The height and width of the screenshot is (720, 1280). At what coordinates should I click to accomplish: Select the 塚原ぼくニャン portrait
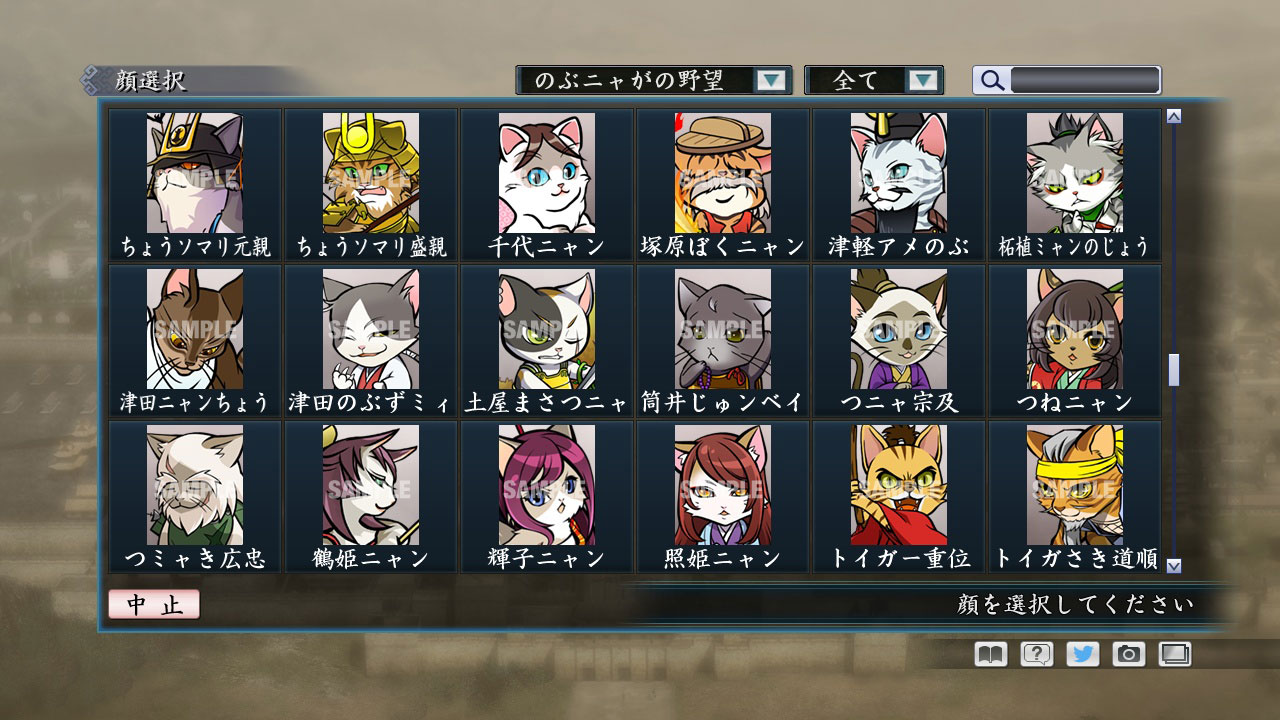point(722,170)
